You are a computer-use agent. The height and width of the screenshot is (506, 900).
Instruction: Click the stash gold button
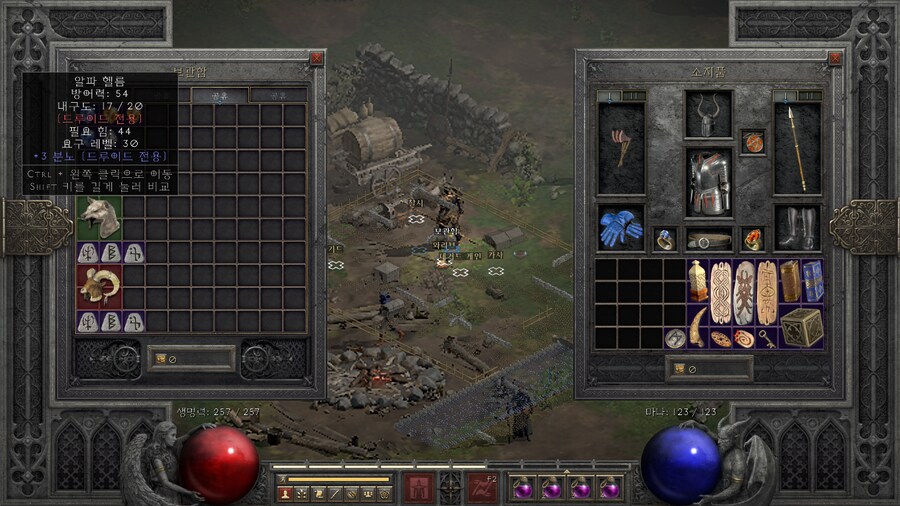(158, 358)
